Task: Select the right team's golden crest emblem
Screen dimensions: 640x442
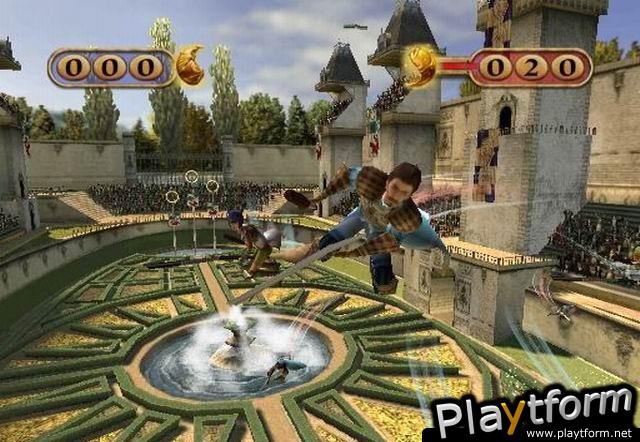Action: tap(420, 67)
